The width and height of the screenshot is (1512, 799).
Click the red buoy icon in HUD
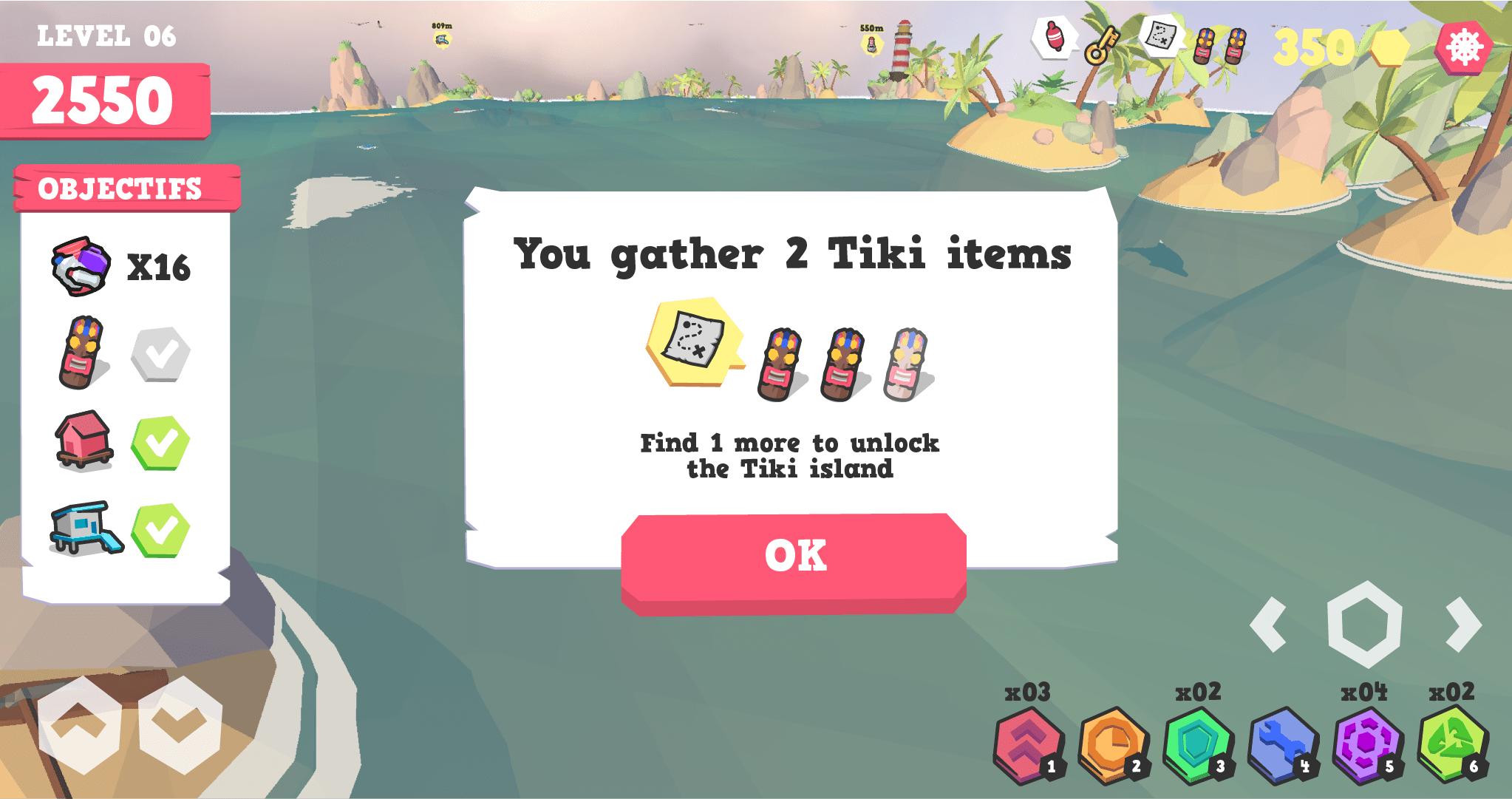[1055, 37]
